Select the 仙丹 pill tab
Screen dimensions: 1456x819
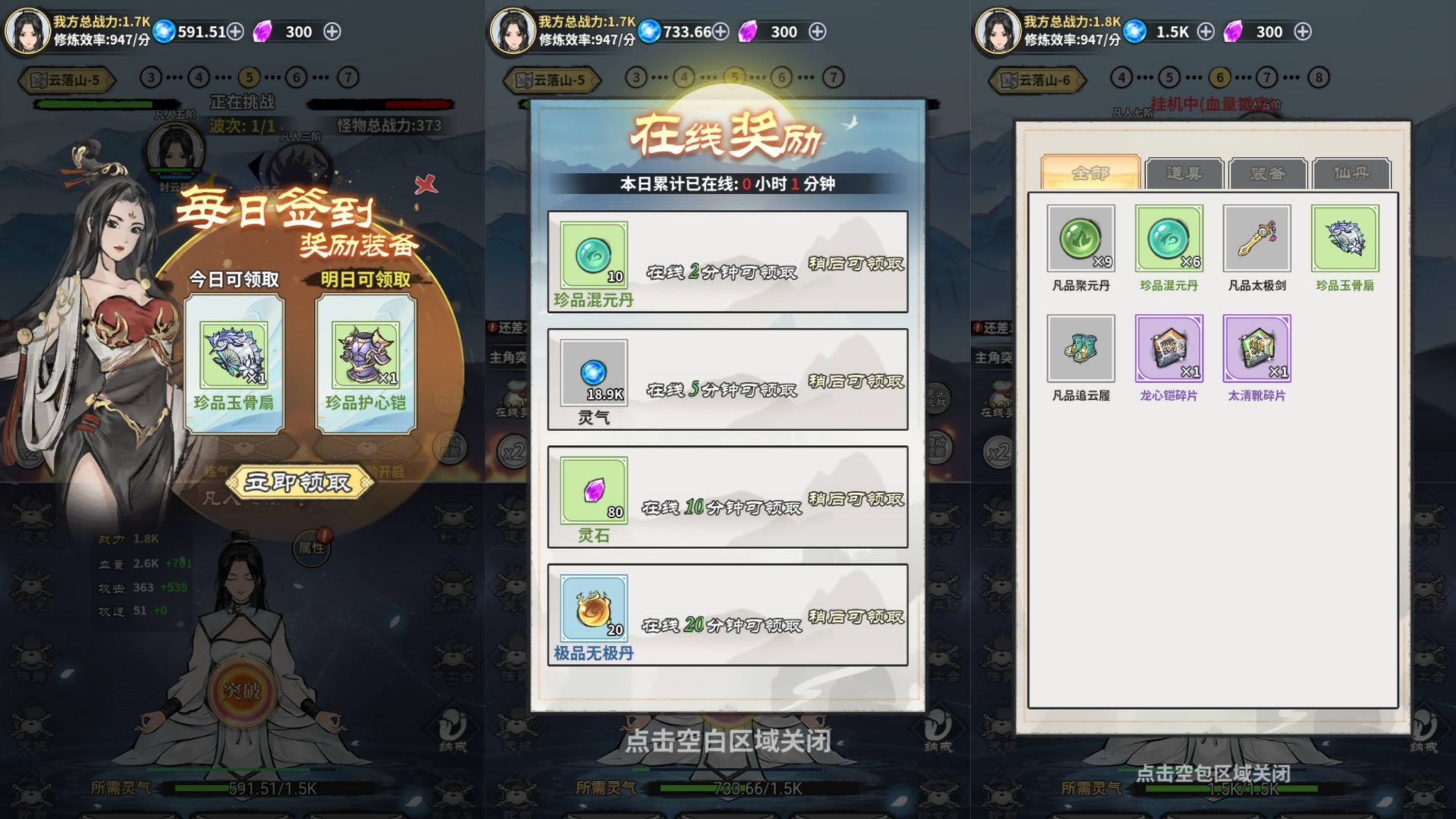1353,174
